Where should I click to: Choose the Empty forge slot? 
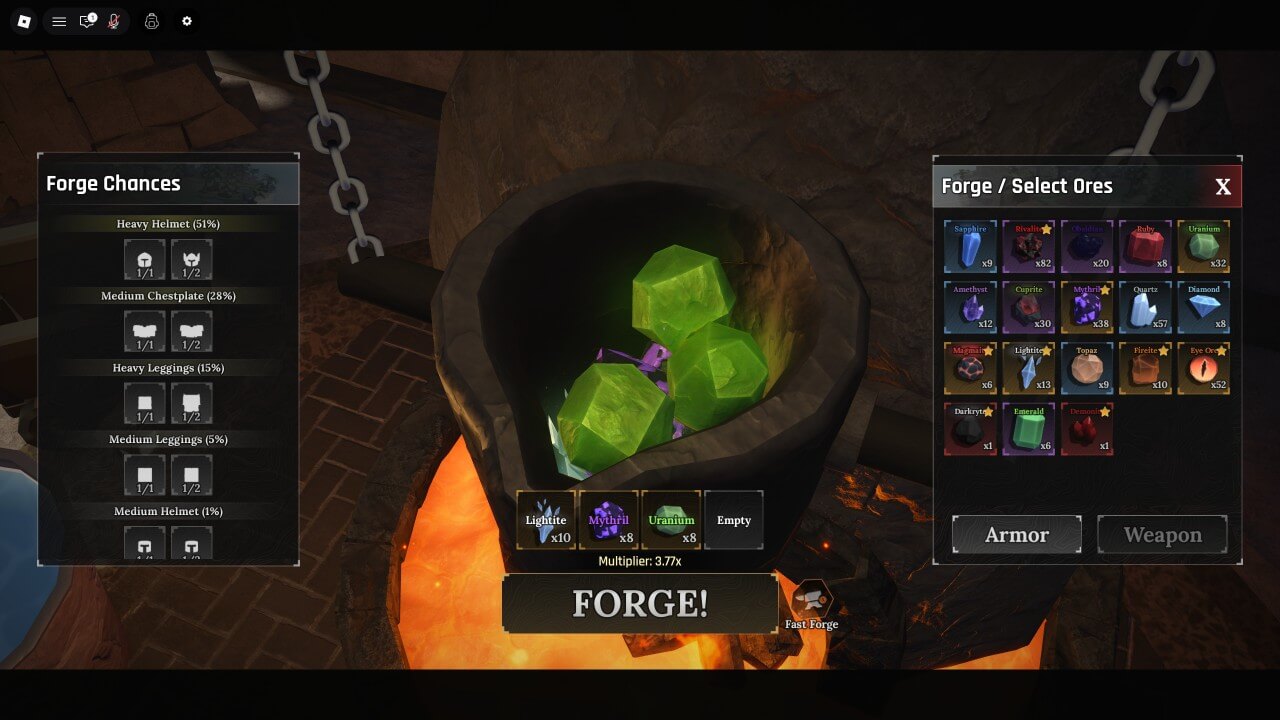point(733,520)
